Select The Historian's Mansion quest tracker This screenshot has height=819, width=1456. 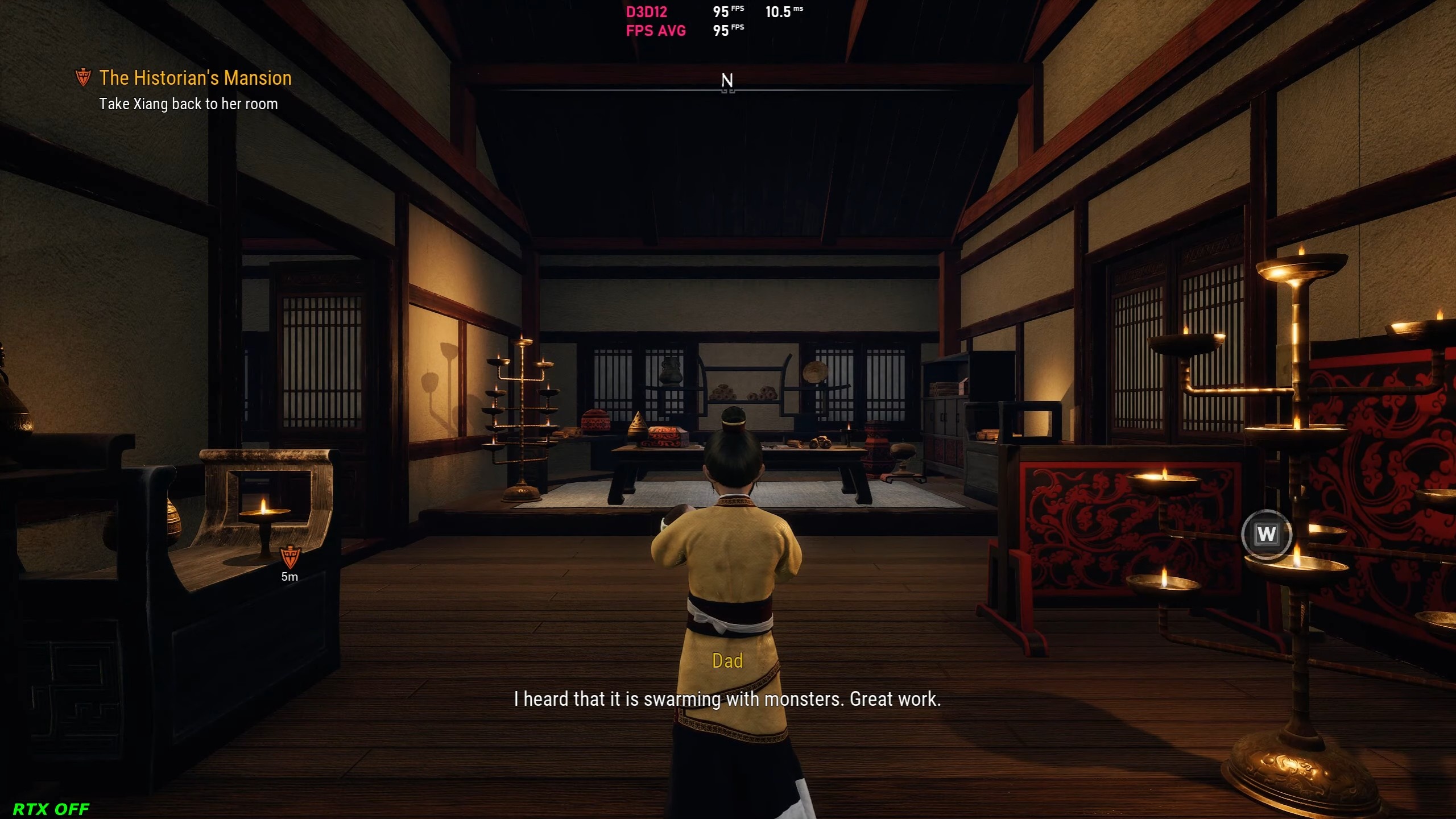point(195,78)
